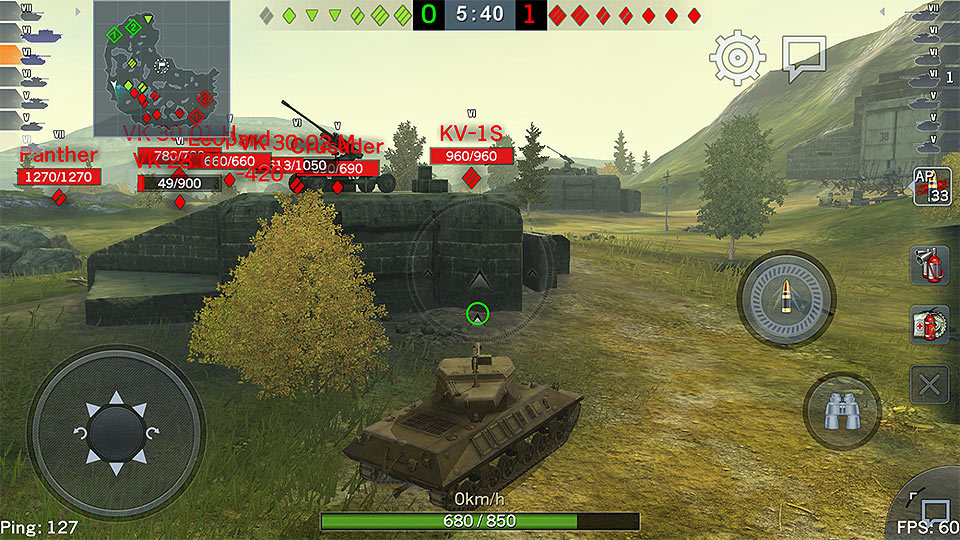Tap the movement joystick's center knob

click(115, 434)
